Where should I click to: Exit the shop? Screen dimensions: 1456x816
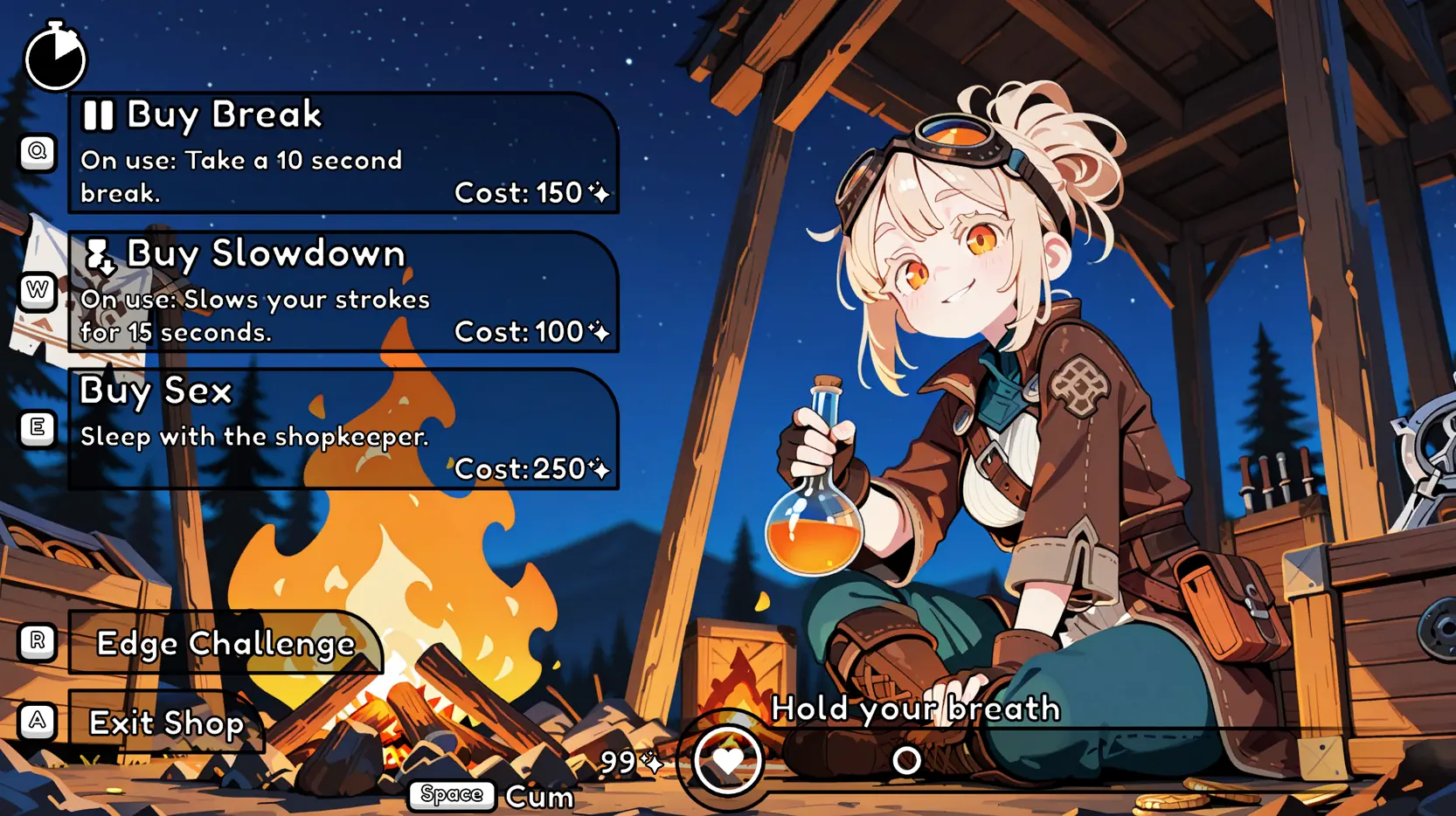click(x=166, y=723)
